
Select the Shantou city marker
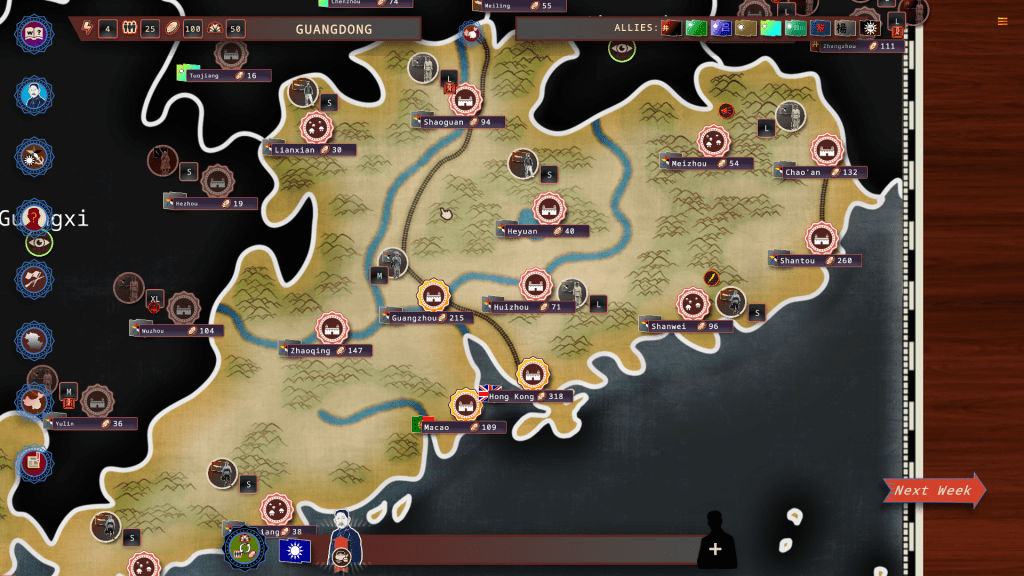click(821, 238)
